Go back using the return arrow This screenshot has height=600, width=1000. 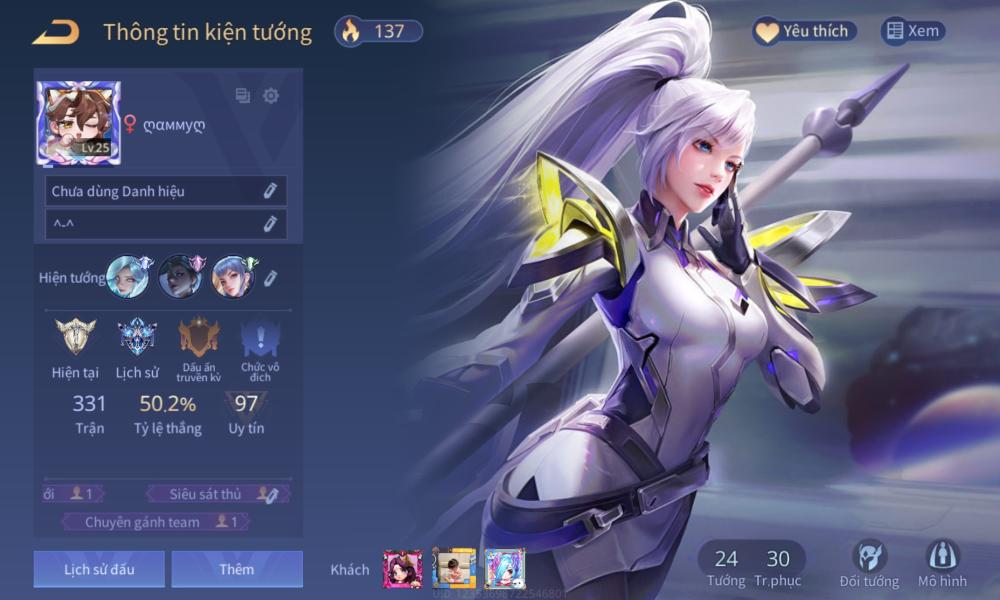tap(55, 32)
